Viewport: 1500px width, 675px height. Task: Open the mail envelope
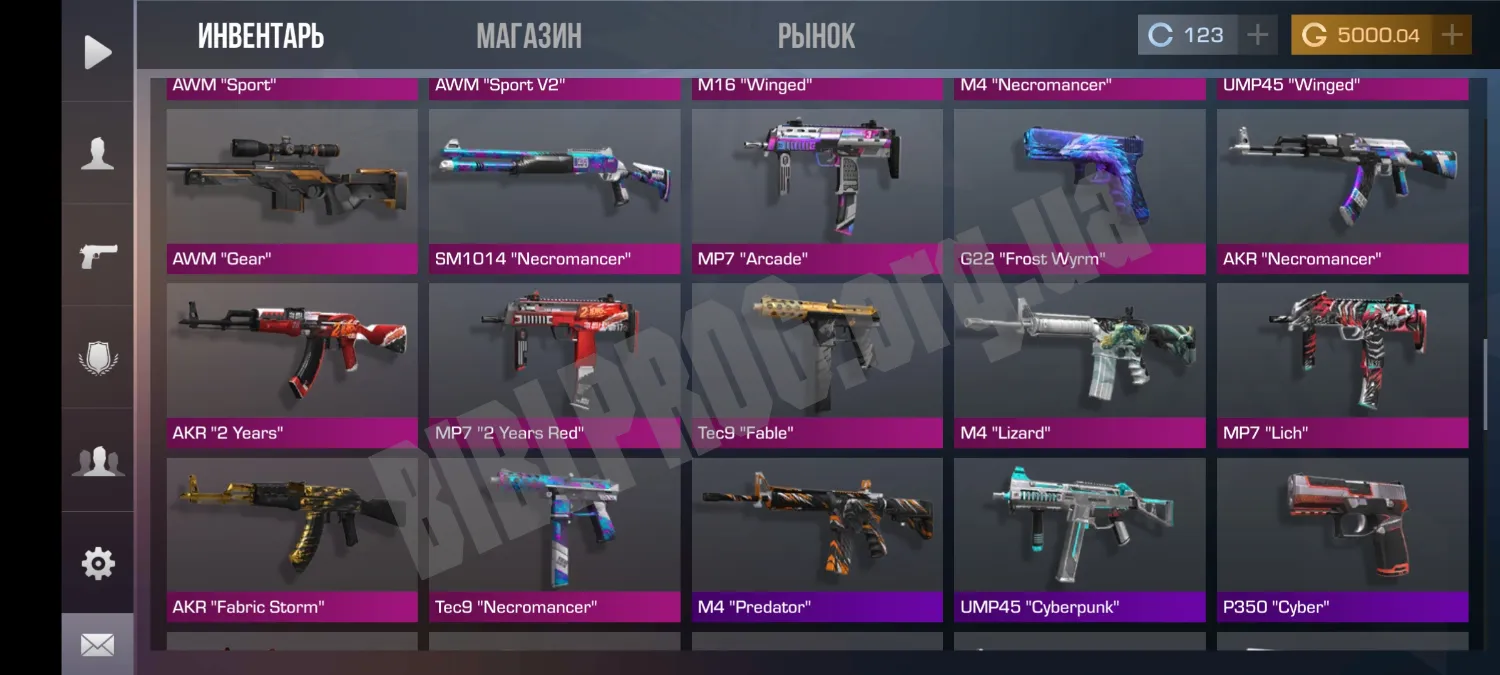pyautogui.click(x=97, y=646)
